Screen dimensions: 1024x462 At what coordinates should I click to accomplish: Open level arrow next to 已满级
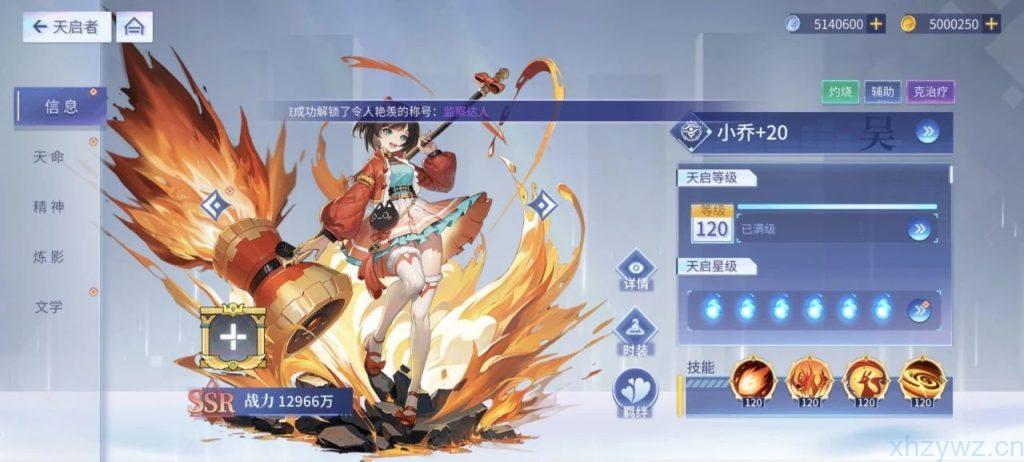pyautogui.click(x=918, y=230)
